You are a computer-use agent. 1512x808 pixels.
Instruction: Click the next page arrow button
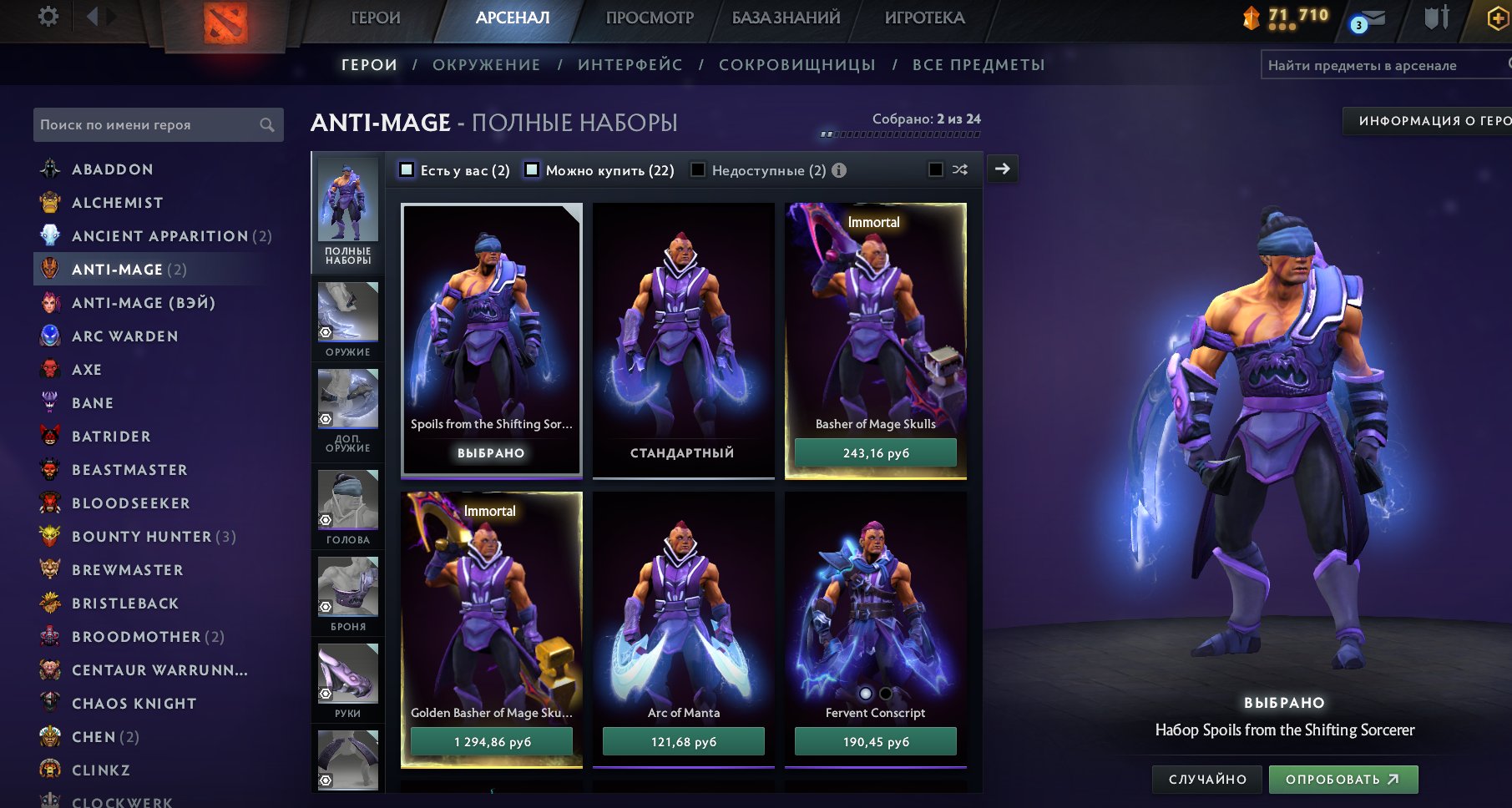[1002, 169]
